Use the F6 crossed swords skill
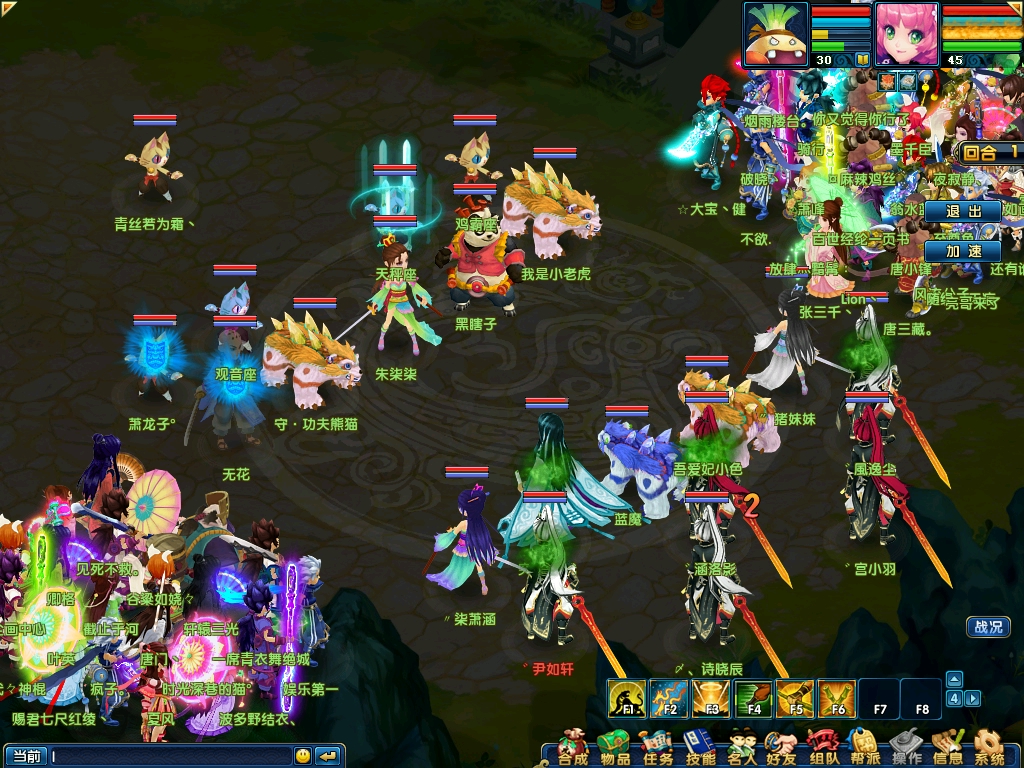The image size is (1024, 768). coord(837,698)
